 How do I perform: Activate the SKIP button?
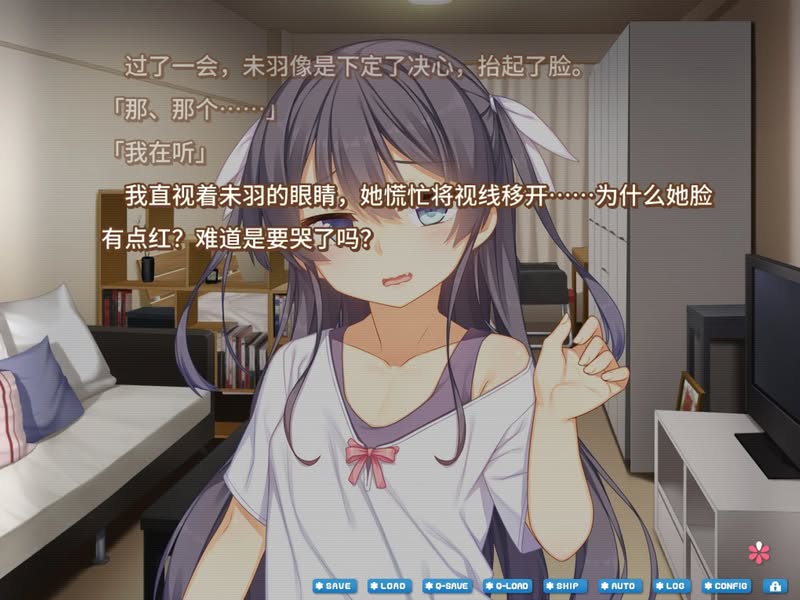point(565,585)
